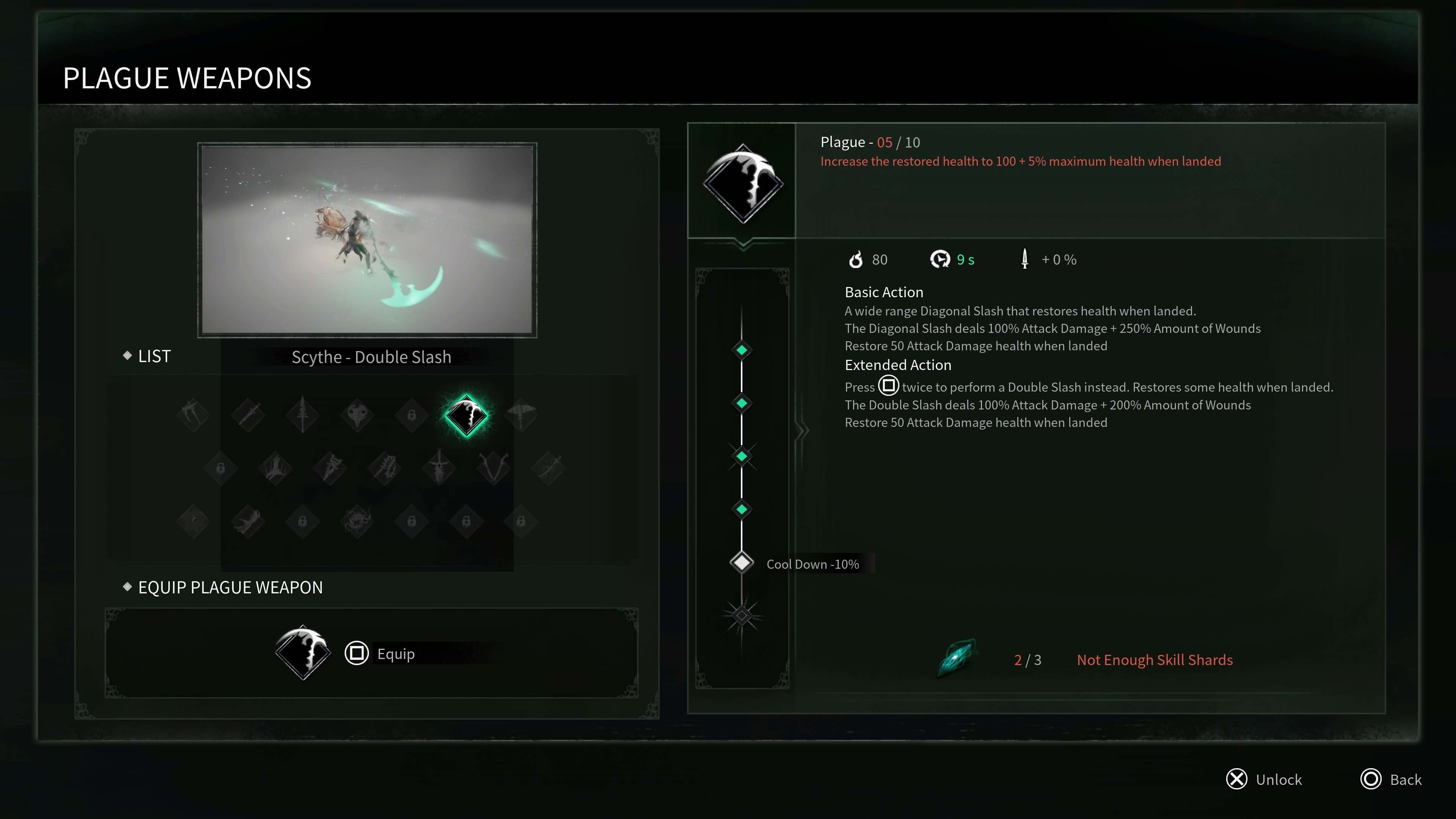Play the Scythe Double Slash preview
The height and width of the screenshot is (819, 1456).
(367, 240)
